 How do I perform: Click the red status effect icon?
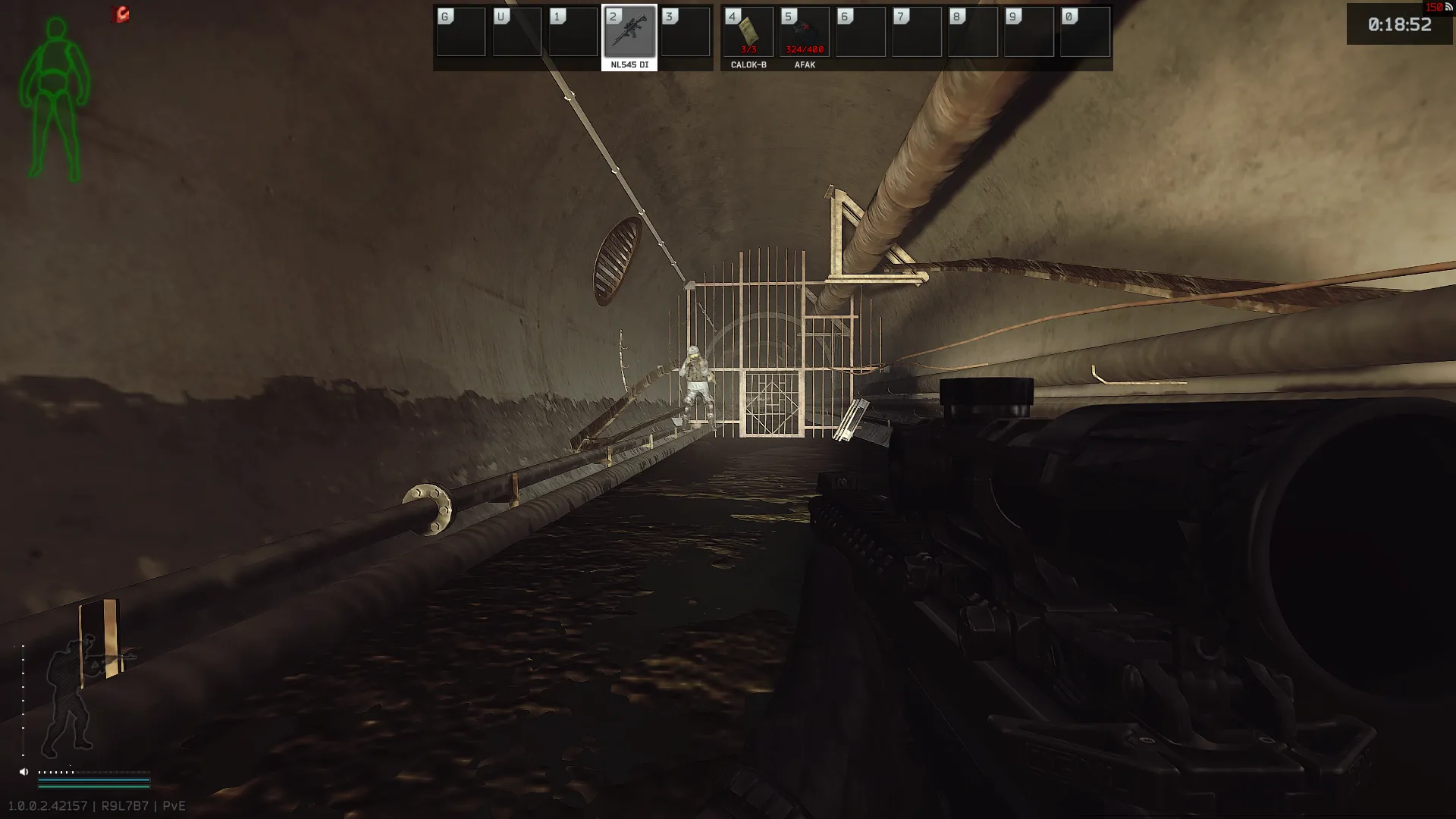coord(121,14)
